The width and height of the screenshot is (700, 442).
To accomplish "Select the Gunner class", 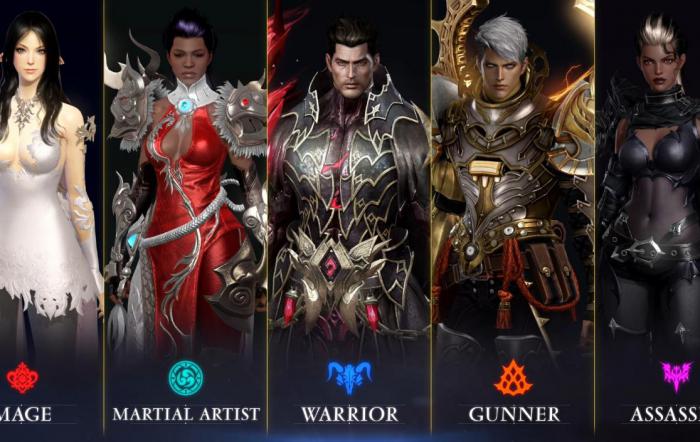I will tap(513, 200).
